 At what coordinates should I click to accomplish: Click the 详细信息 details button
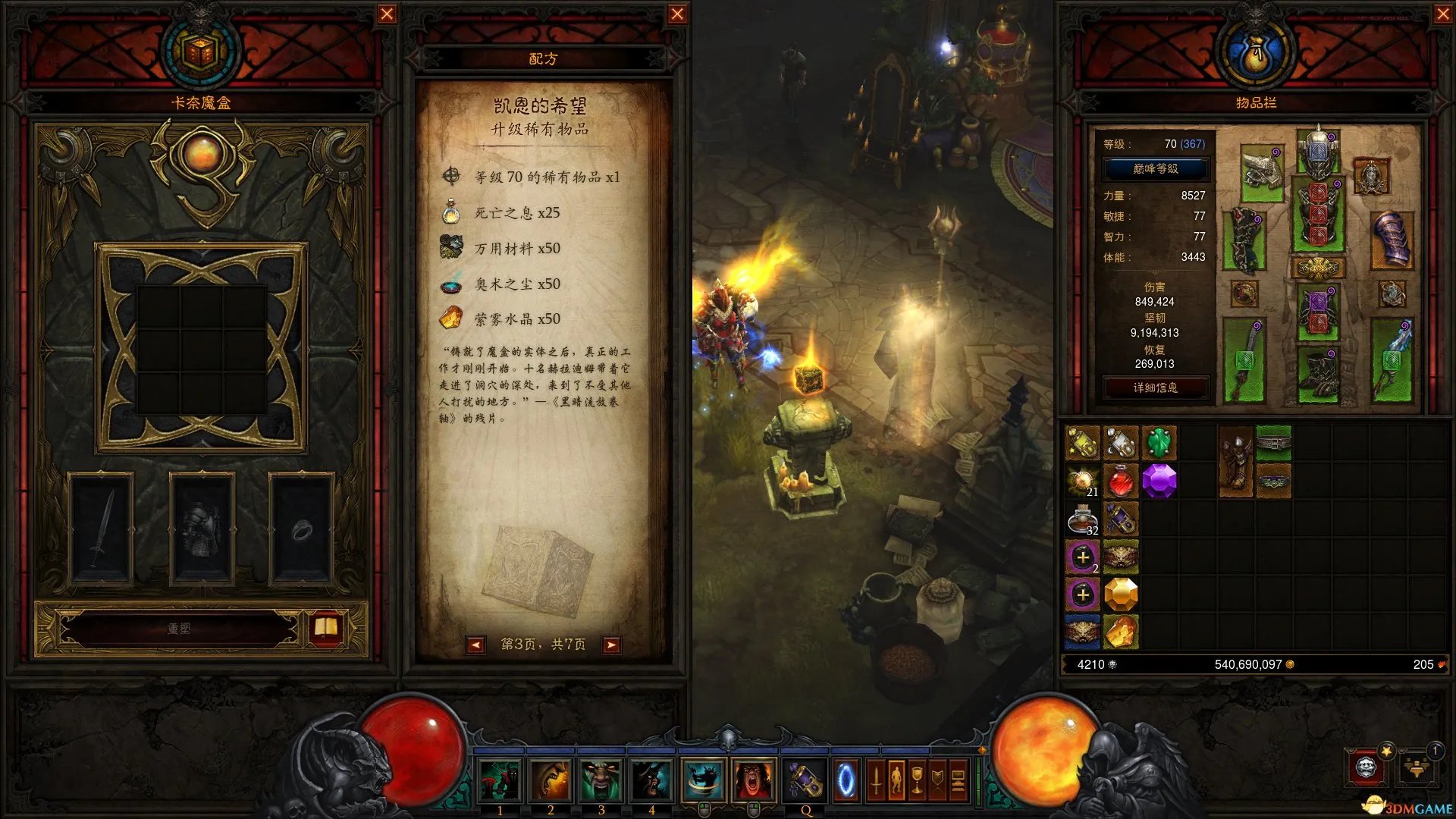pyautogui.click(x=1156, y=388)
